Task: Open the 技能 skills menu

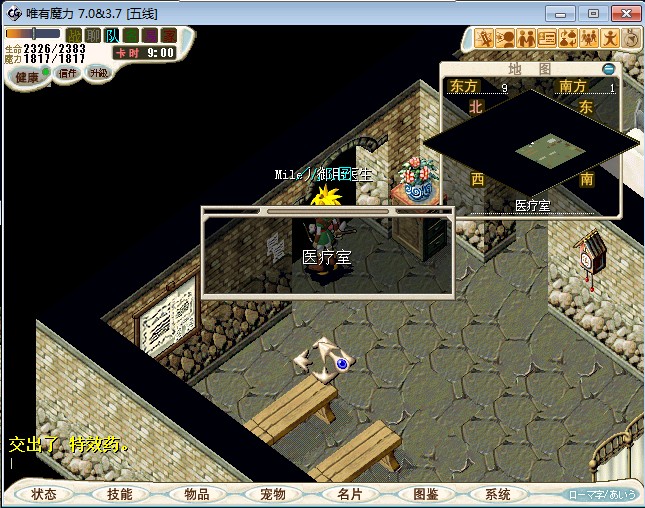Action: [x=120, y=494]
